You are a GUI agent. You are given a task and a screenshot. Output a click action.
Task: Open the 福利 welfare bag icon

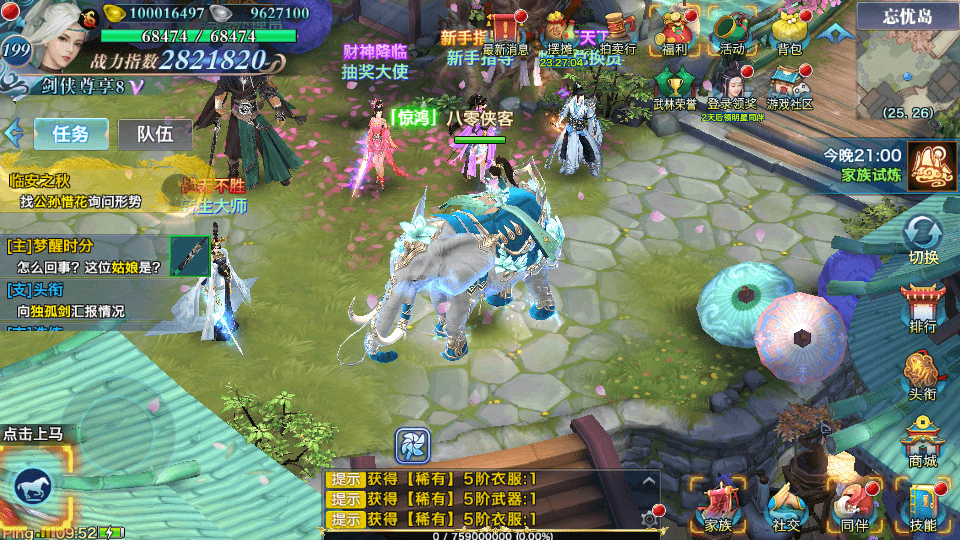pos(674,30)
